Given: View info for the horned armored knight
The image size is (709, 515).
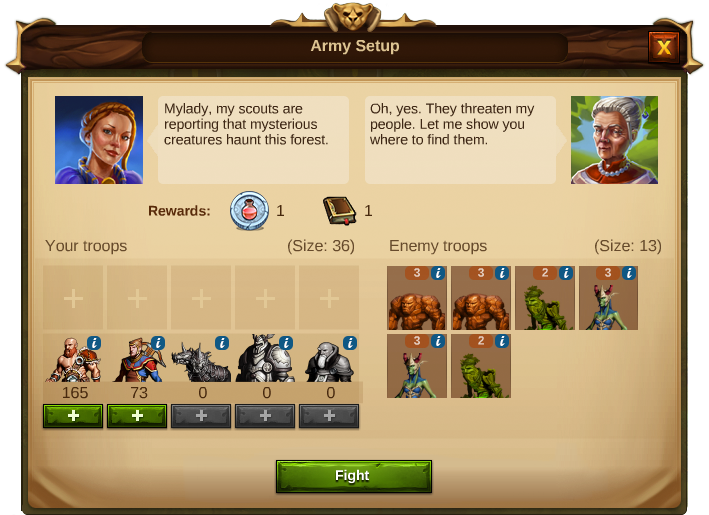Looking at the screenshot, I should pyautogui.click(x=286, y=342).
